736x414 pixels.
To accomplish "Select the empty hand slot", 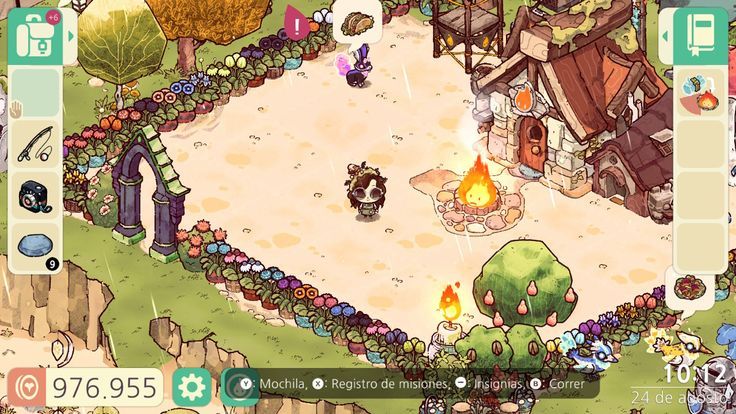I will click(35, 93).
